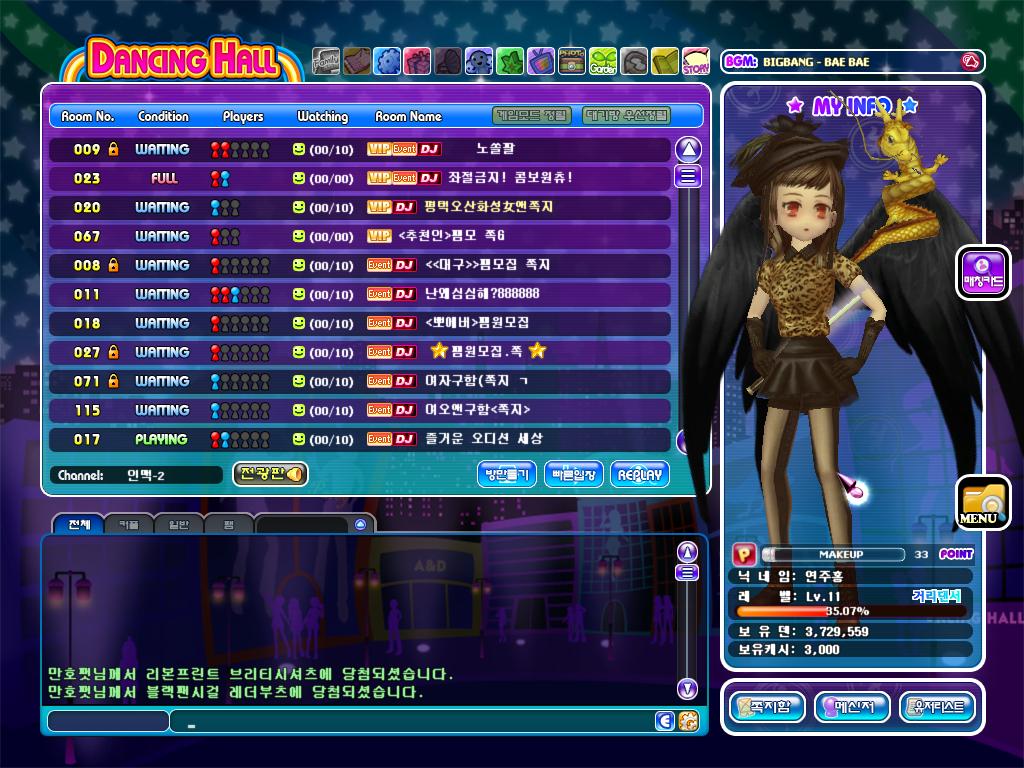Select waiting room number 115
This screenshot has width=1024, height=768.
click(x=360, y=410)
